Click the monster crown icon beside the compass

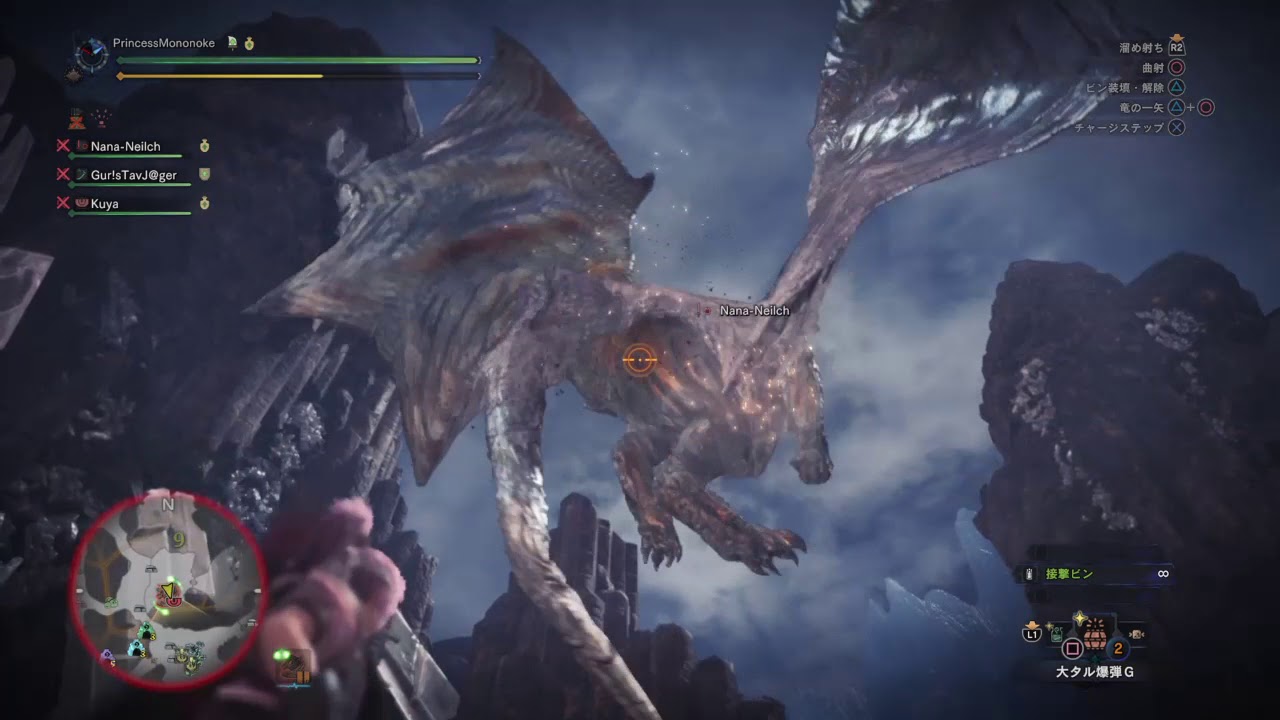click(x=72, y=77)
